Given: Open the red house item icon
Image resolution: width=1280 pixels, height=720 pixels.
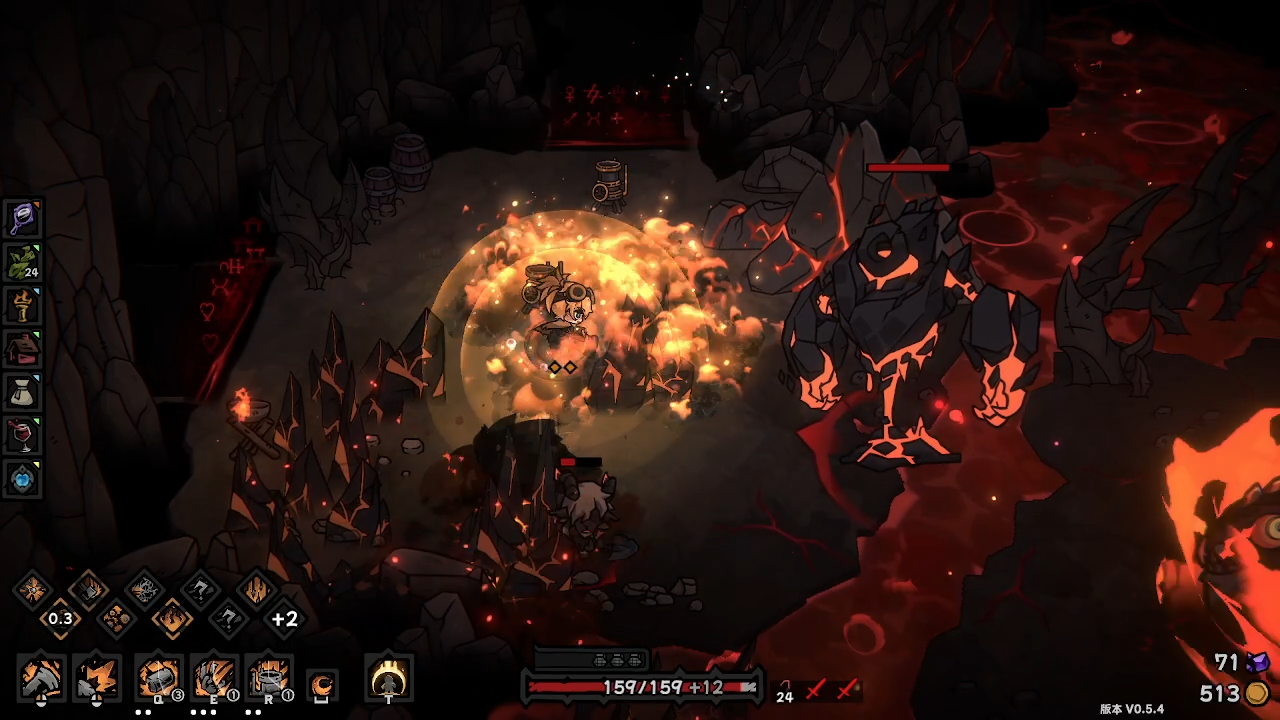Looking at the screenshot, I should coord(22,348).
